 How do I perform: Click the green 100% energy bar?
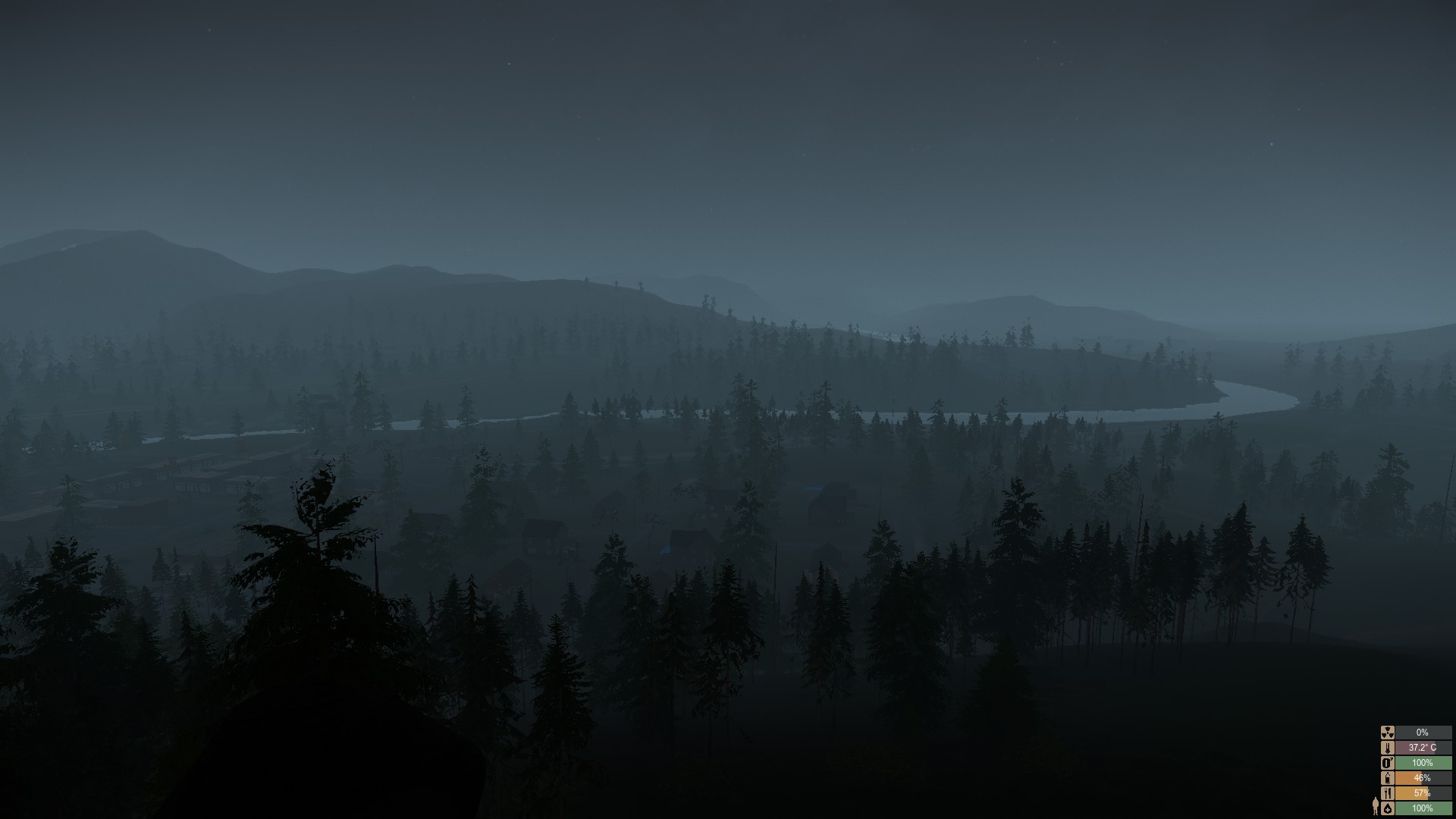[x=1426, y=763]
